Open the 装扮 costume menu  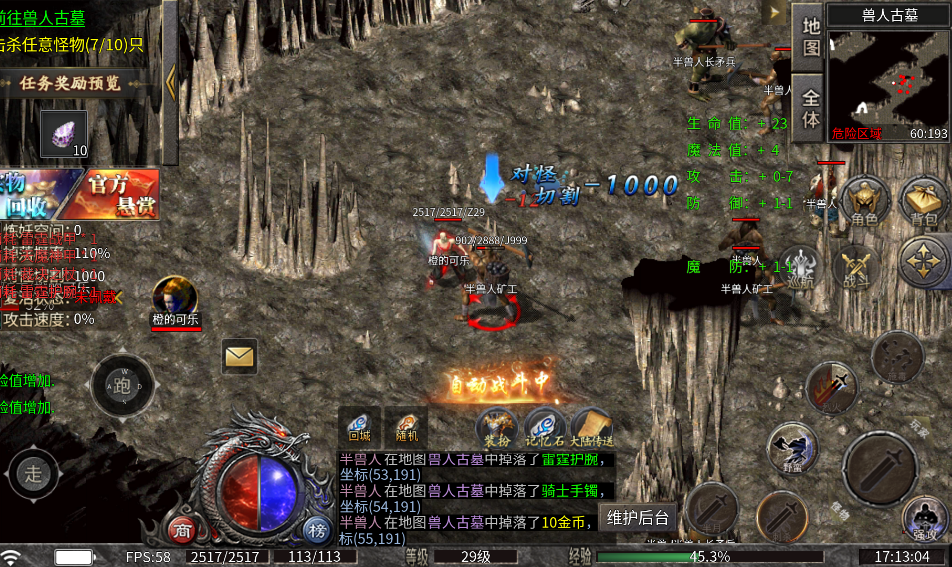pyautogui.click(x=497, y=427)
